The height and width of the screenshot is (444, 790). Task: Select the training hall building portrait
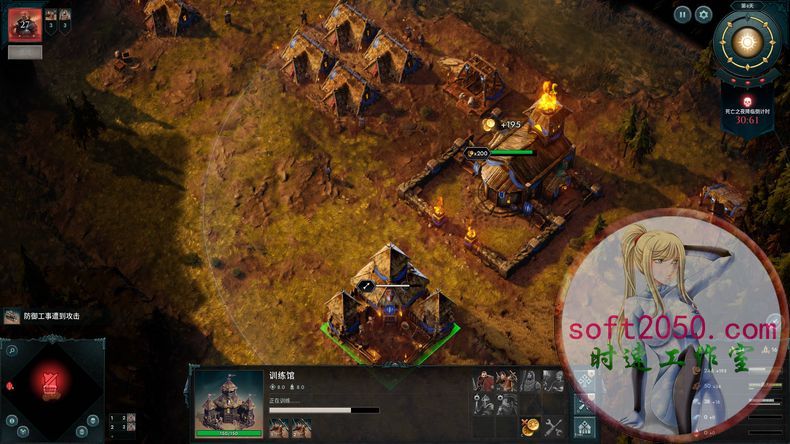click(x=228, y=404)
